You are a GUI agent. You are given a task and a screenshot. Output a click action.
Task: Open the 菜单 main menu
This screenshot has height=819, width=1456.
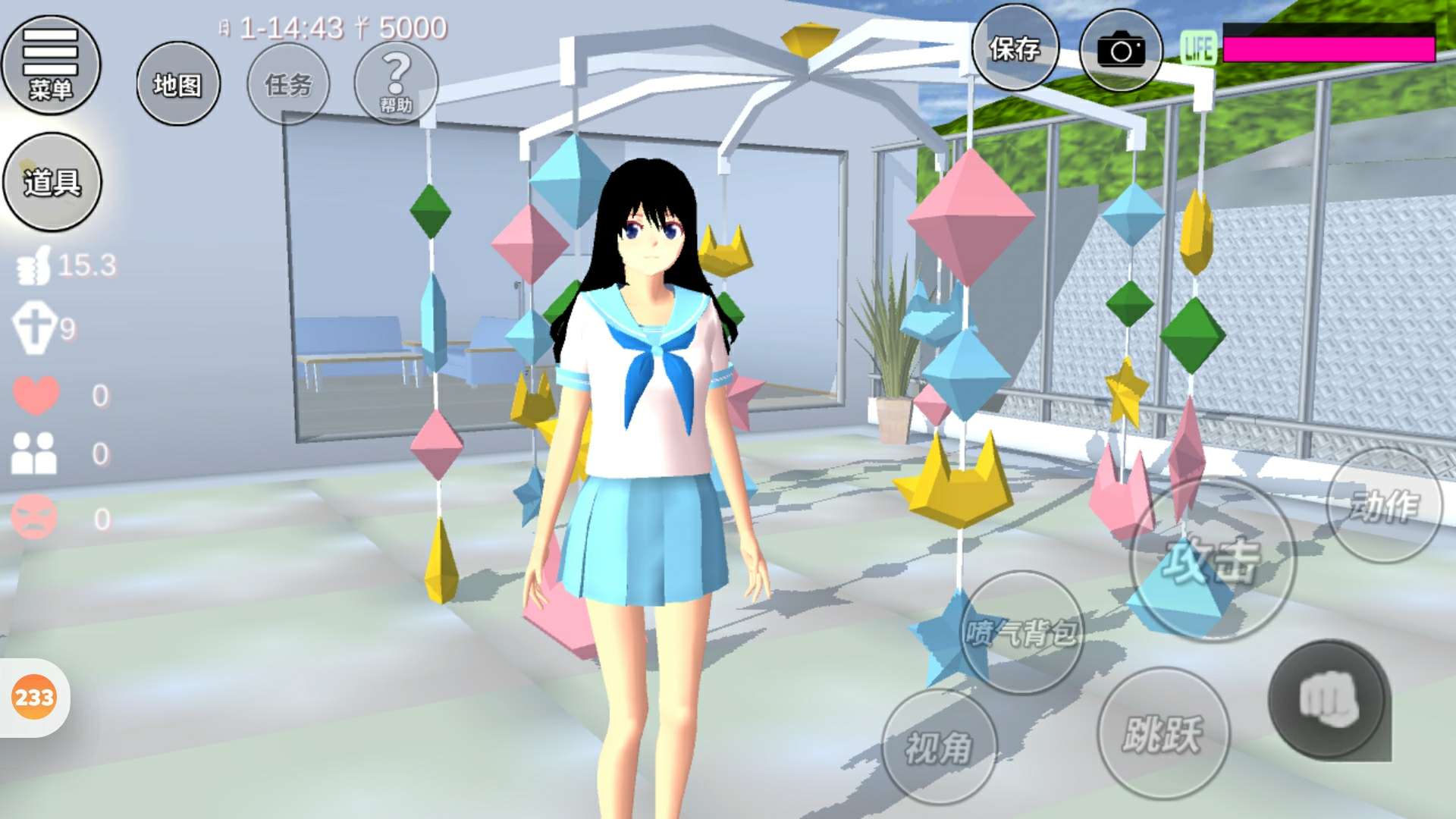pyautogui.click(x=51, y=65)
